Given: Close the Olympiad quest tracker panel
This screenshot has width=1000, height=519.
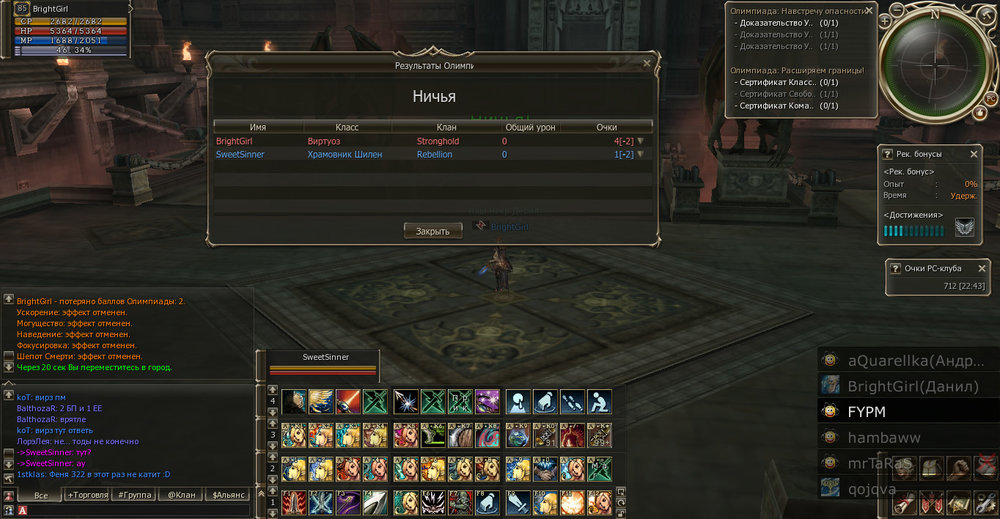Looking at the screenshot, I should 868,11.
